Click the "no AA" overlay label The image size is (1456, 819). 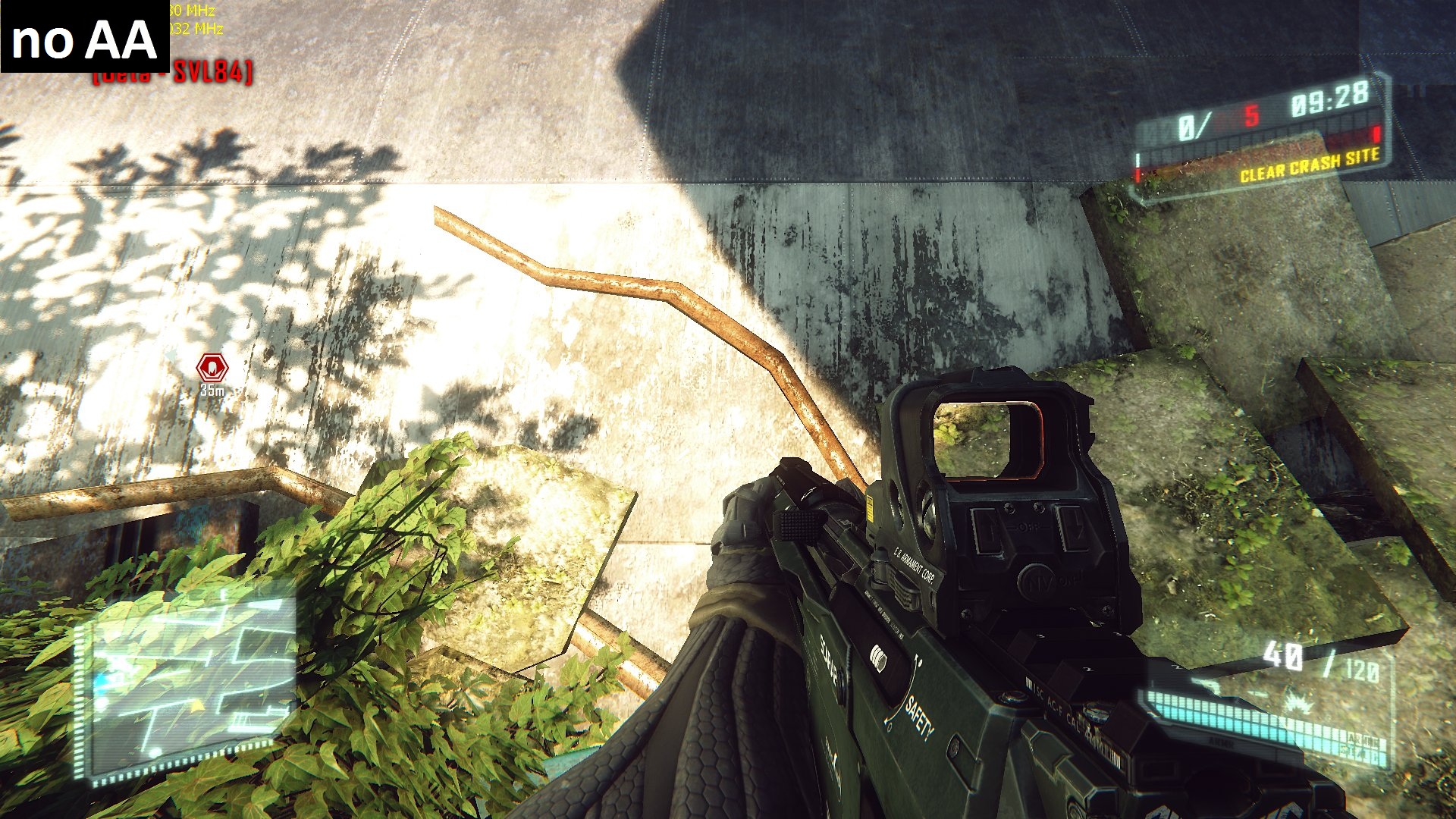[84, 38]
